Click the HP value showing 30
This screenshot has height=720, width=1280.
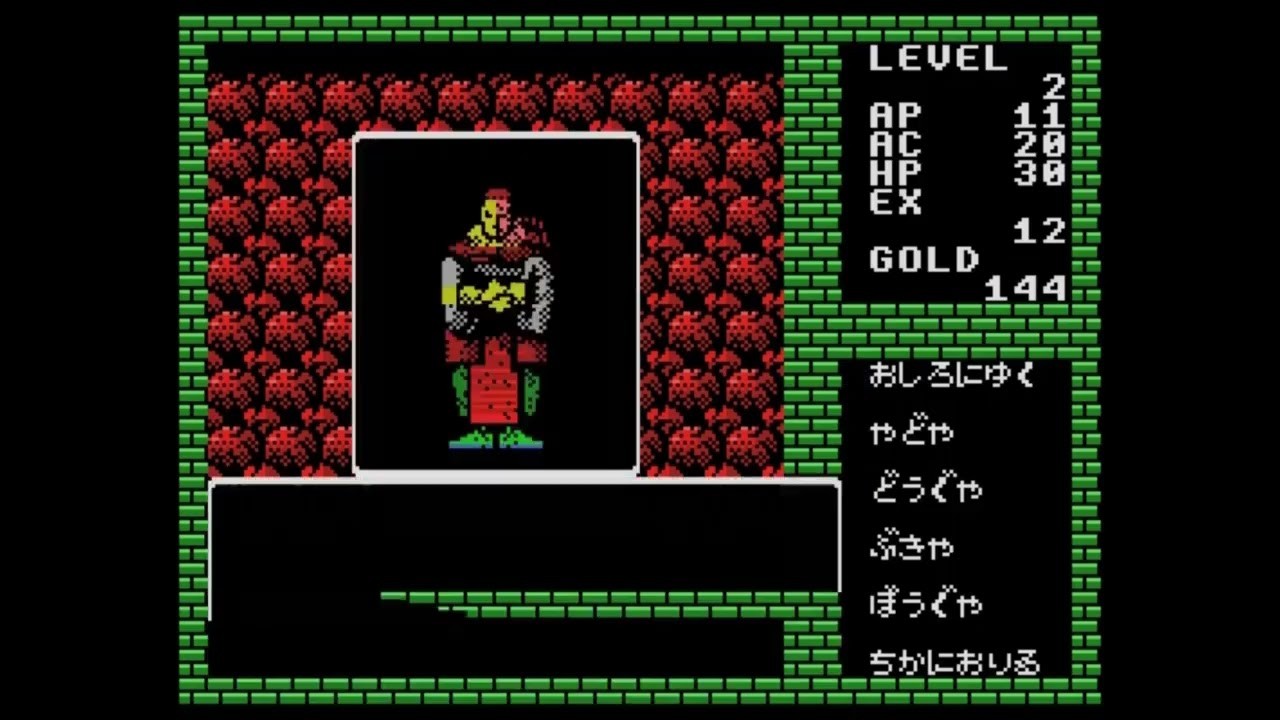point(1040,174)
